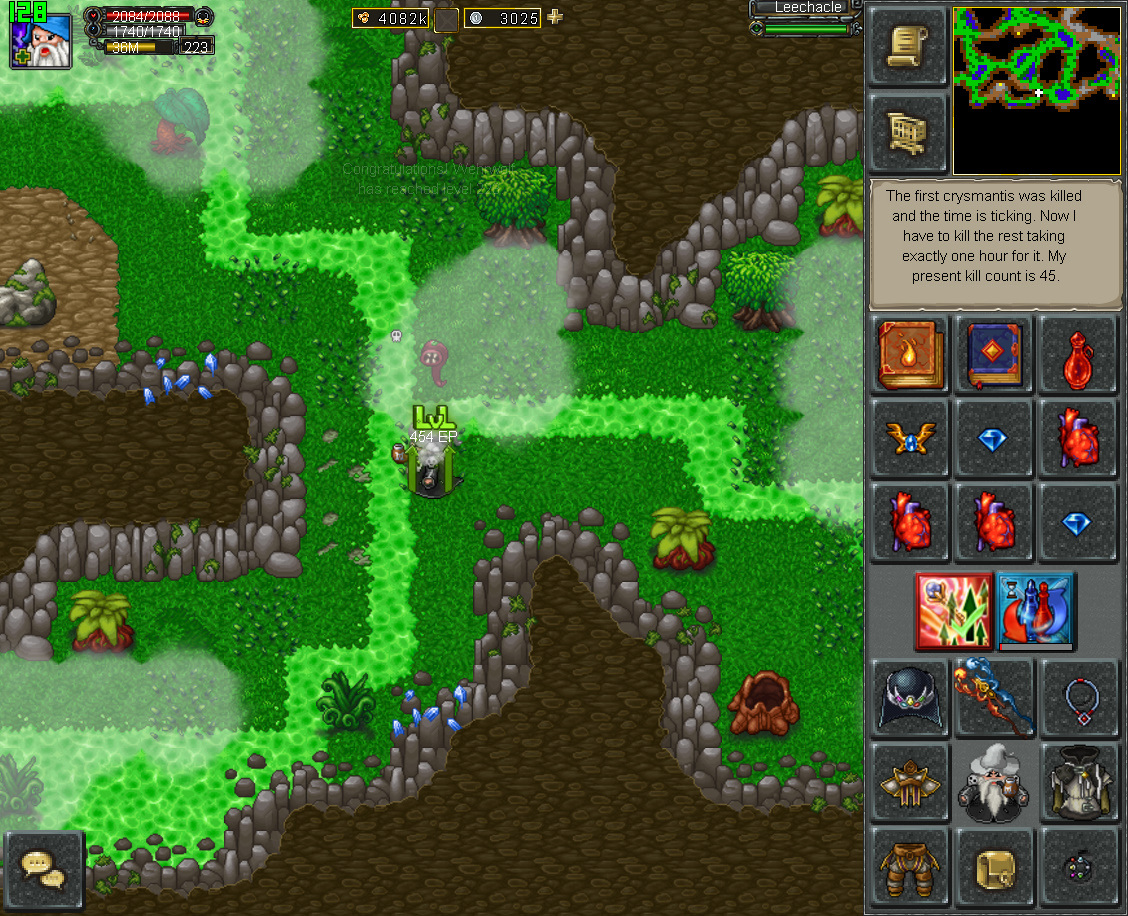
Task: Open the chat speech bubbles
Action: 44,869
